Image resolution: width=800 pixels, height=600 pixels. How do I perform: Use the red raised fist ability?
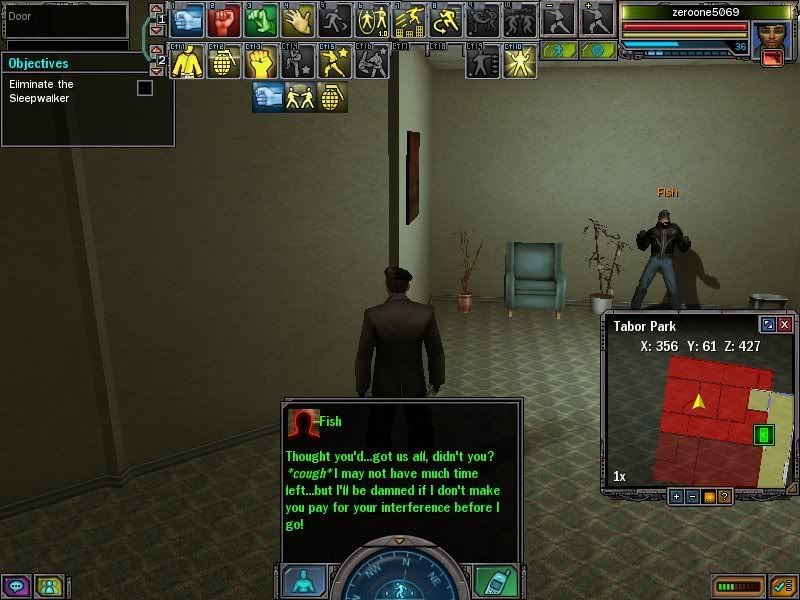tap(223, 19)
